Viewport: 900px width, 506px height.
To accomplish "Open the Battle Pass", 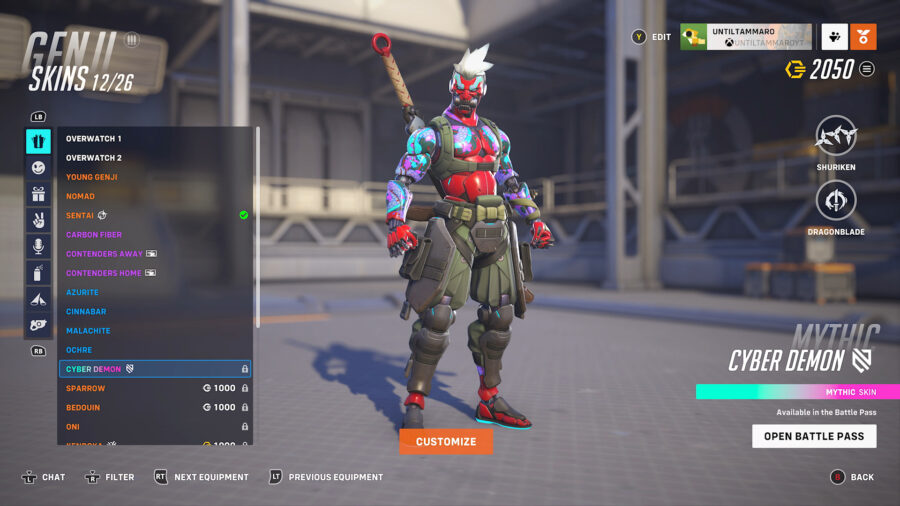I will pyautogui.click(x=814, y=436).
